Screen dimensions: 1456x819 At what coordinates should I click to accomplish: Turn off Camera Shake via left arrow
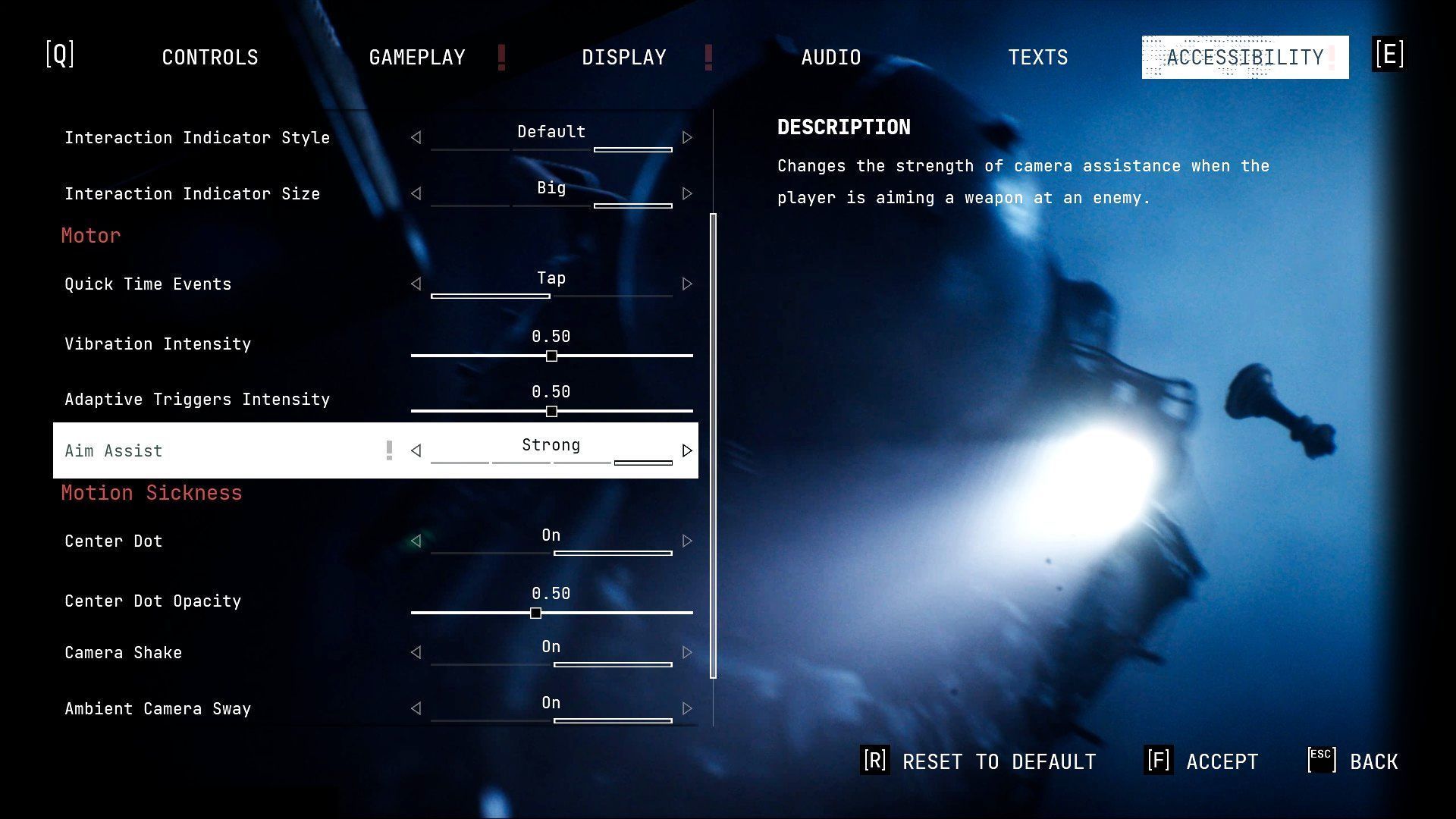(416, 653)
